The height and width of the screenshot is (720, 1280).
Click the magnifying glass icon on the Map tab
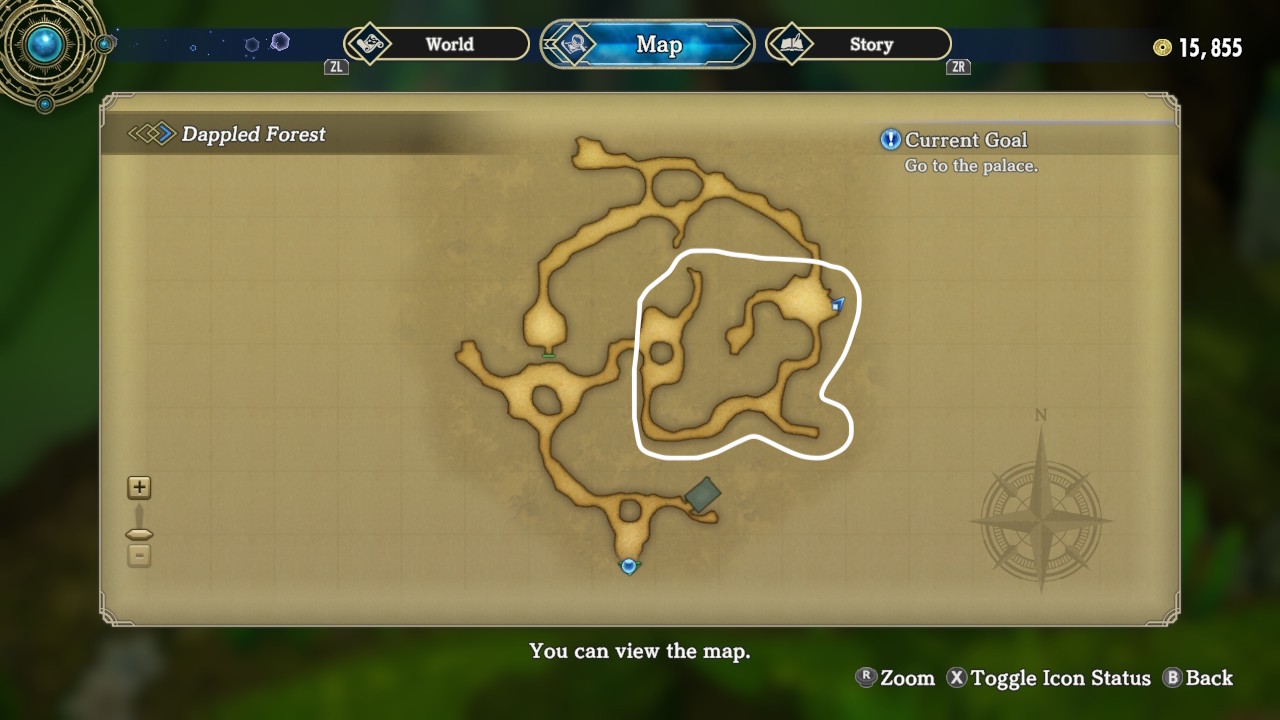[x=573, y=44]
